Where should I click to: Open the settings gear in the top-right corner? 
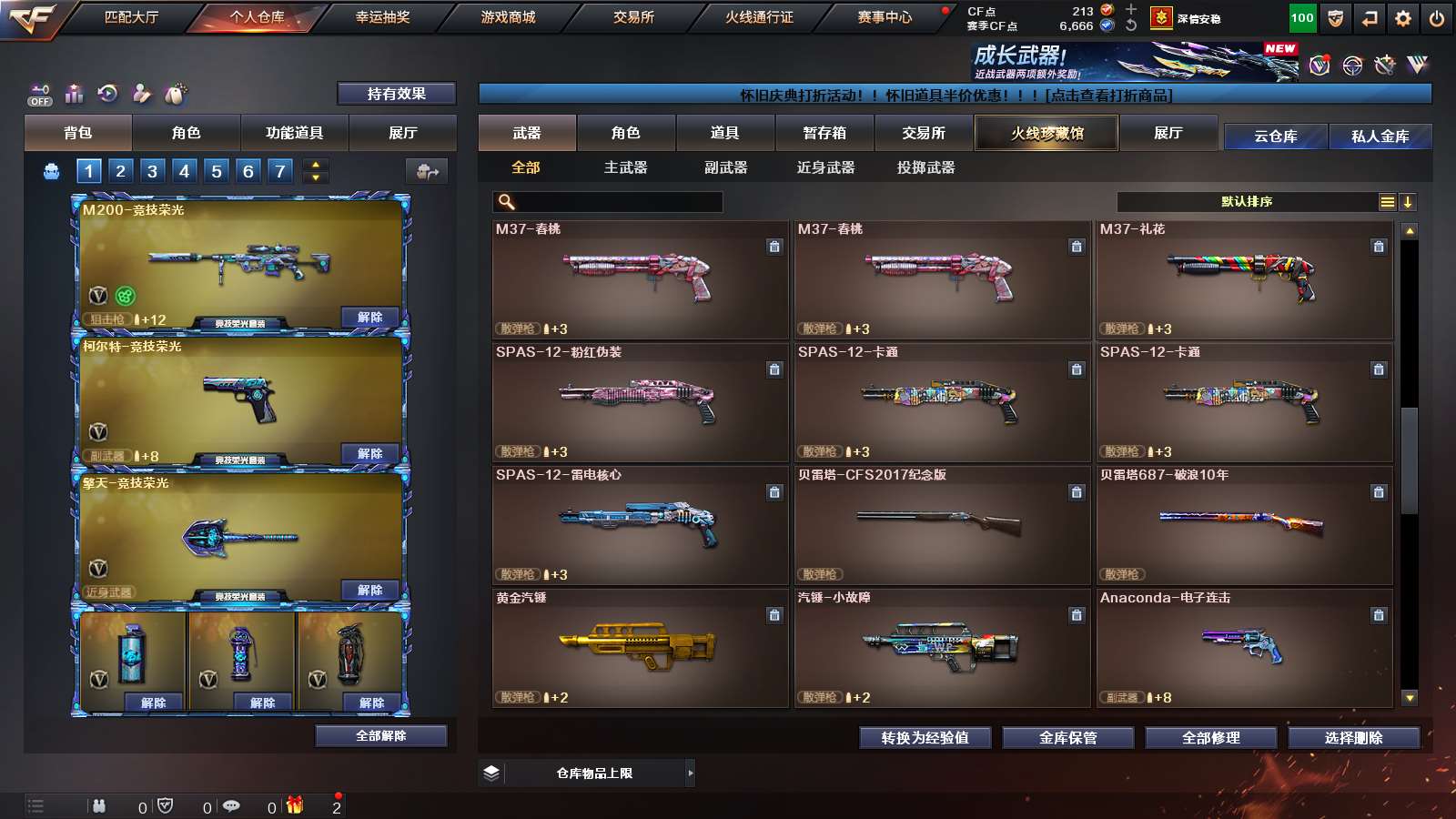coord(1401,16)
